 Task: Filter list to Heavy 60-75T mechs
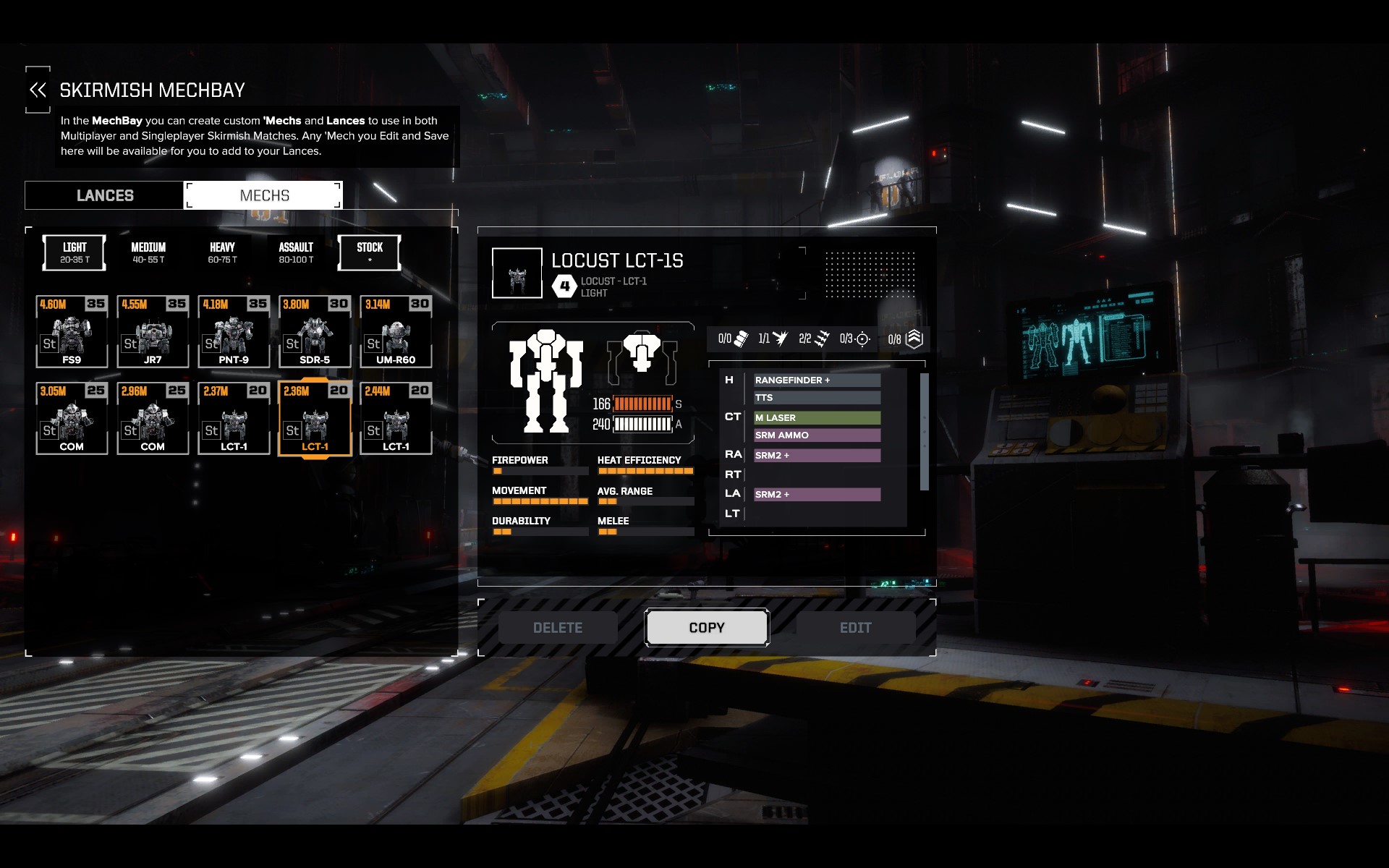(x=222, y=252)
